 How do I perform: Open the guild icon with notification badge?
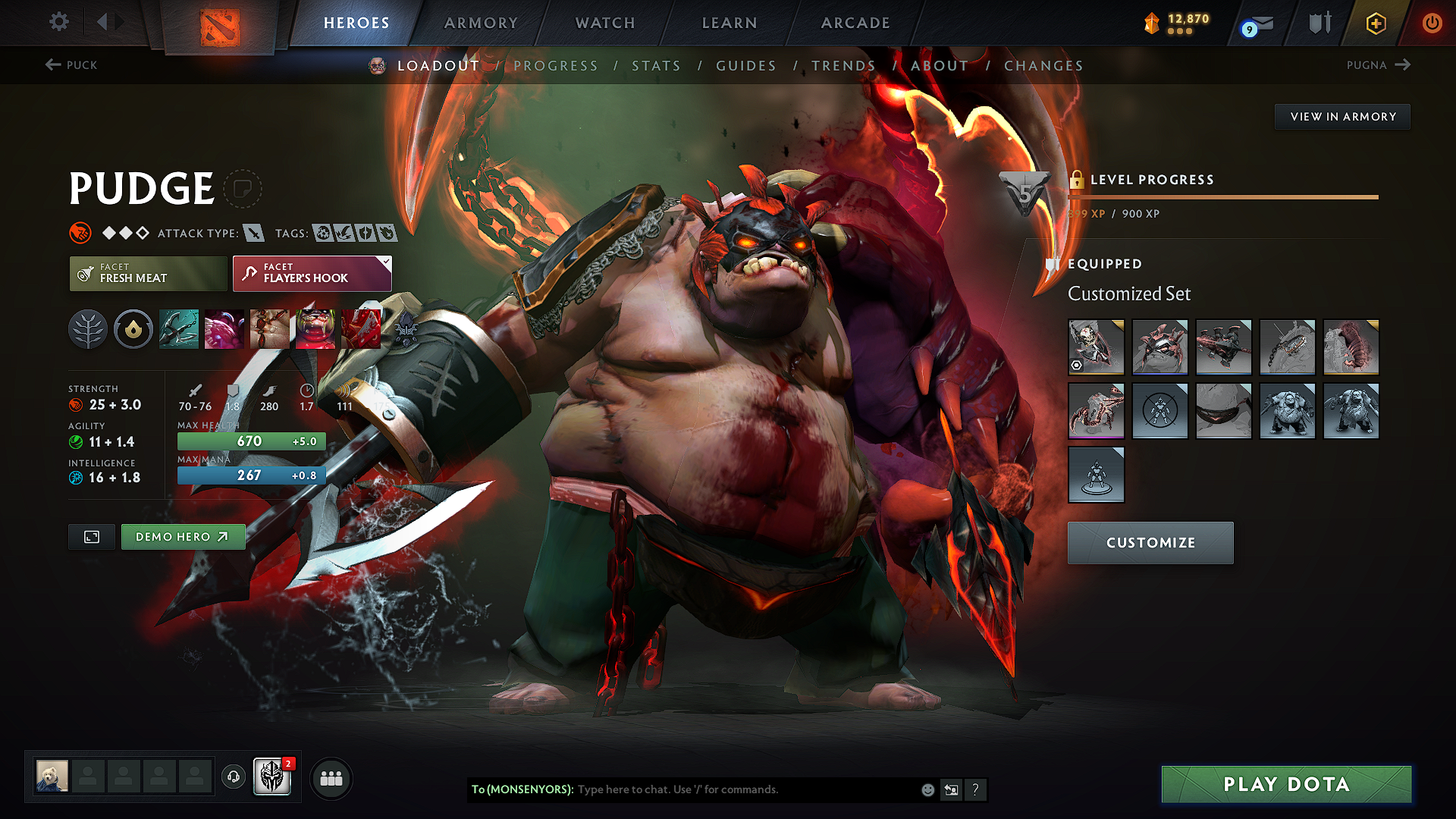point(272,777)
